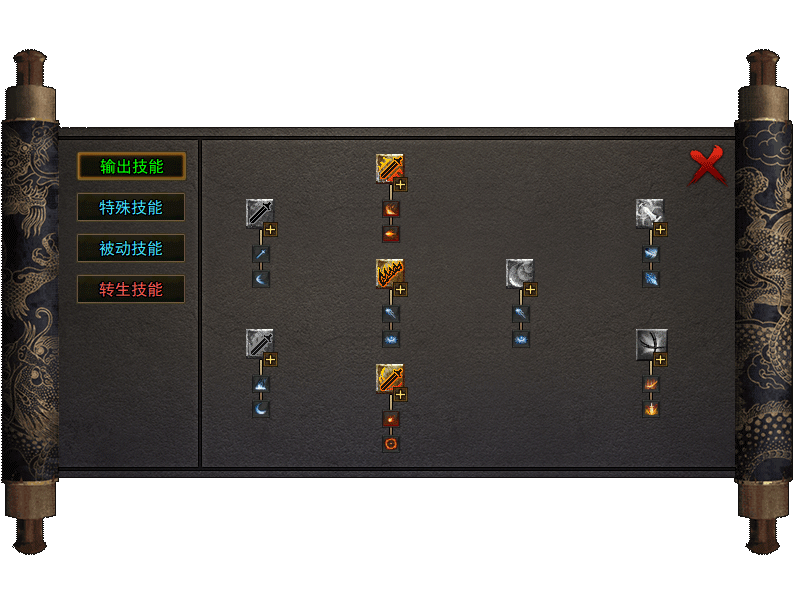Open the 特殊技能 tab
The image size is (793, 605).
131,208
